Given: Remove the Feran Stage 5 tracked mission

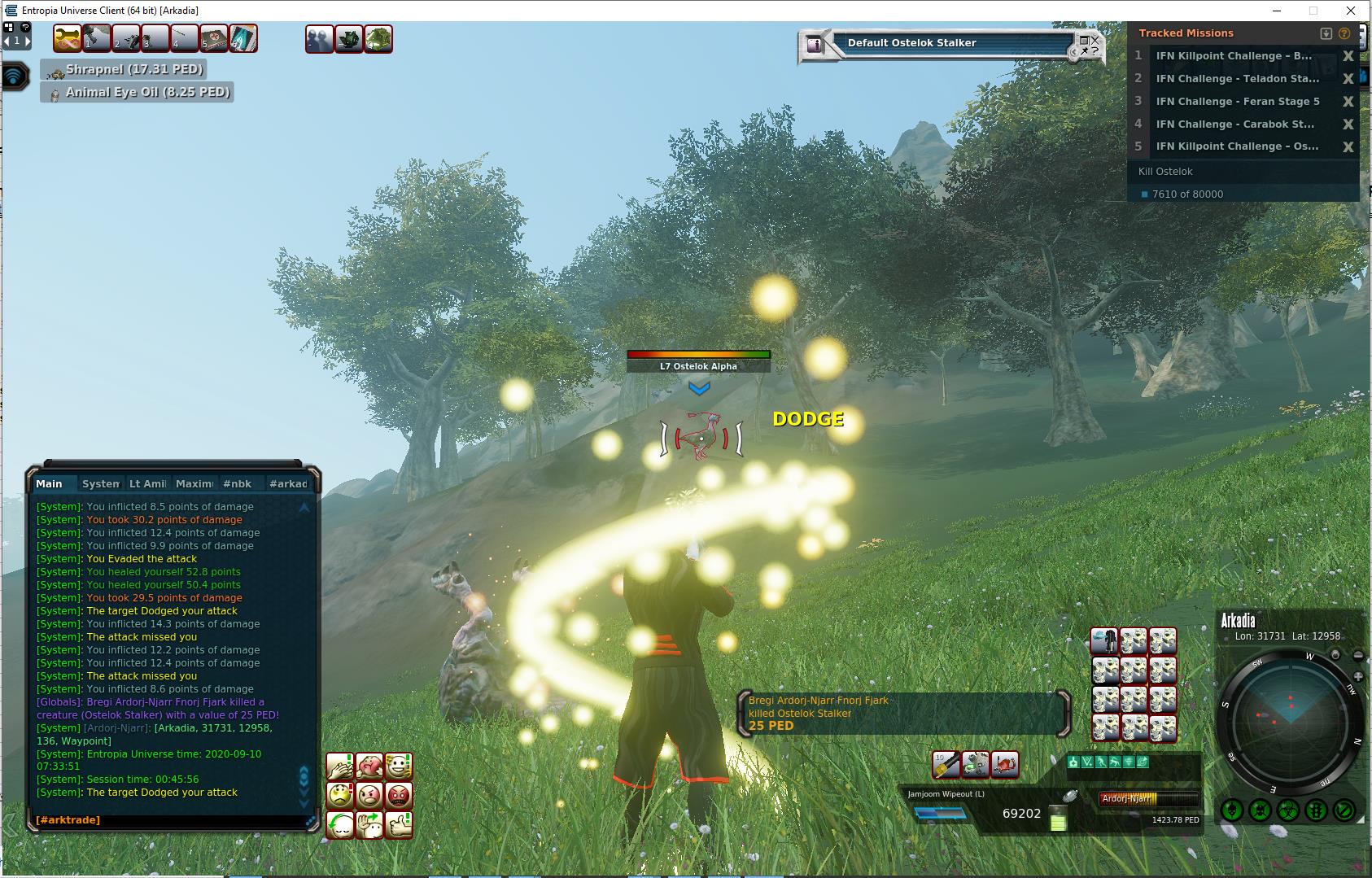Looking at the screenshot, I should [1348, 102].
